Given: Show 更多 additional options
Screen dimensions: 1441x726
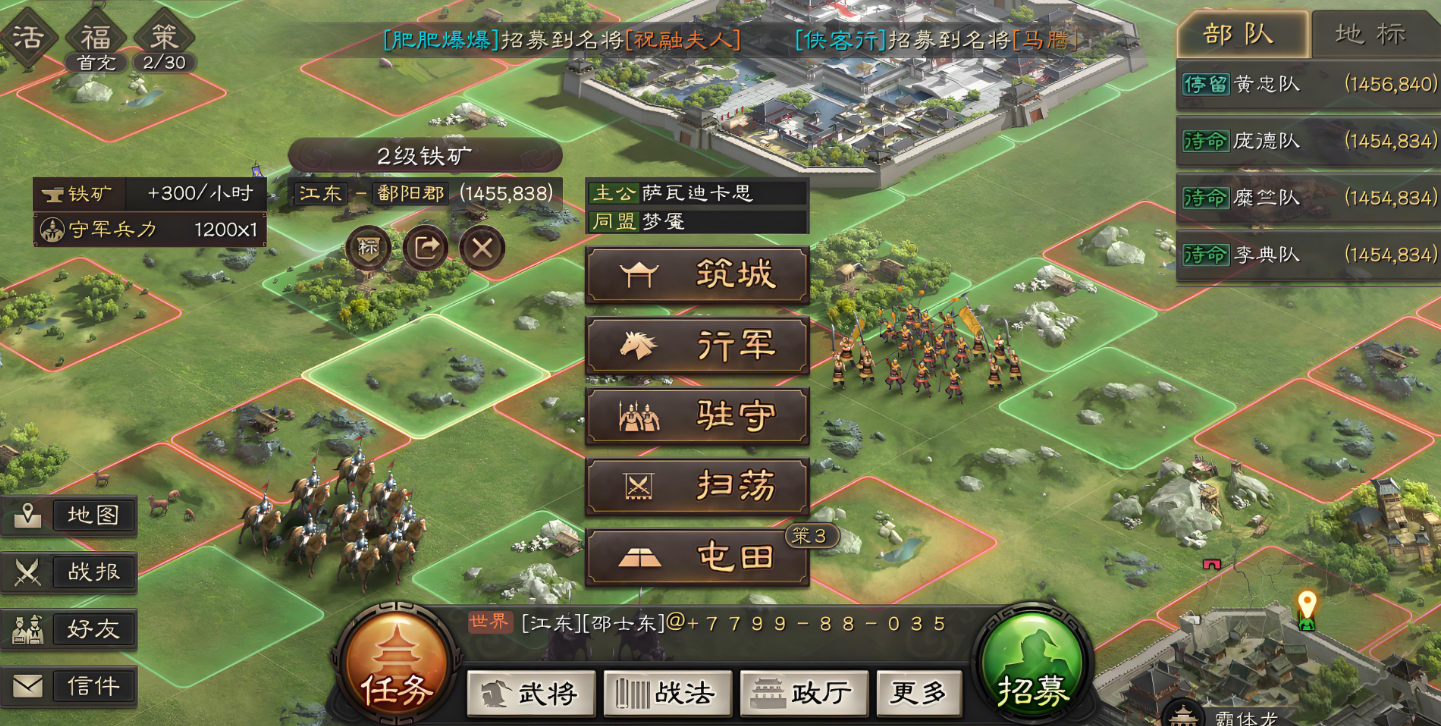Looking at the screenshot, I should coord(918,693).
